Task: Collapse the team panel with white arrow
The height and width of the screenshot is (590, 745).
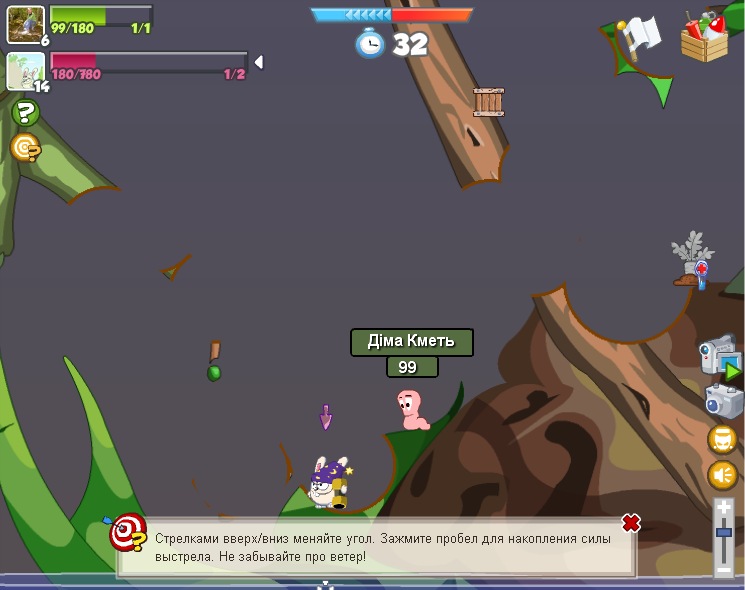Action: click(258, 62)
